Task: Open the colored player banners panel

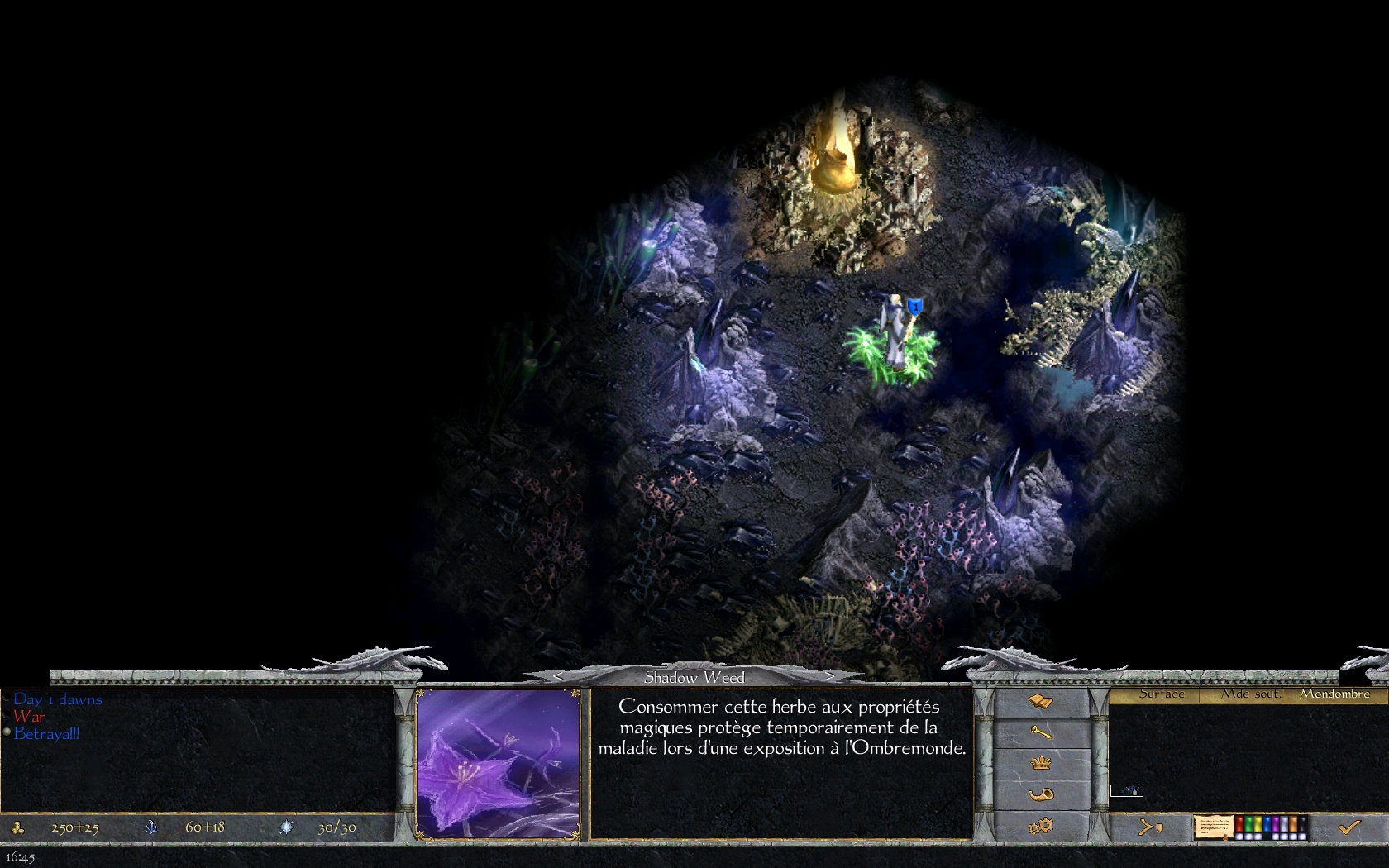Action: click(x=1272, y=827)
